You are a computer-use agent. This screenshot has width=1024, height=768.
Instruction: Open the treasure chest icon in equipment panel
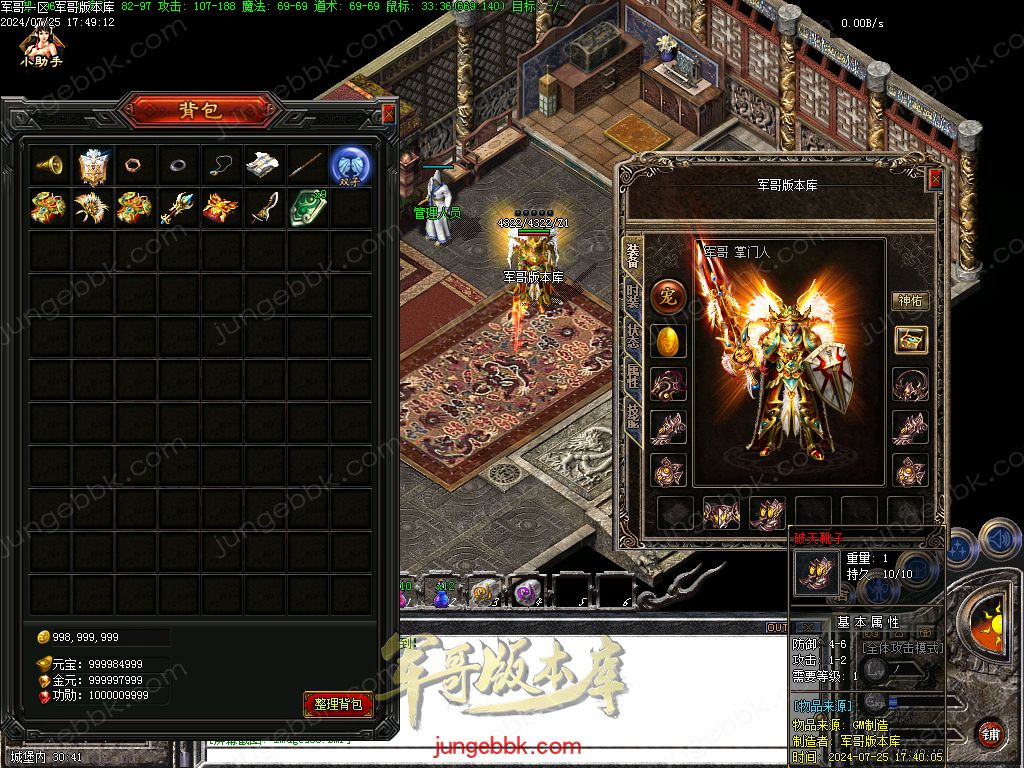click(x=910, y=340)
